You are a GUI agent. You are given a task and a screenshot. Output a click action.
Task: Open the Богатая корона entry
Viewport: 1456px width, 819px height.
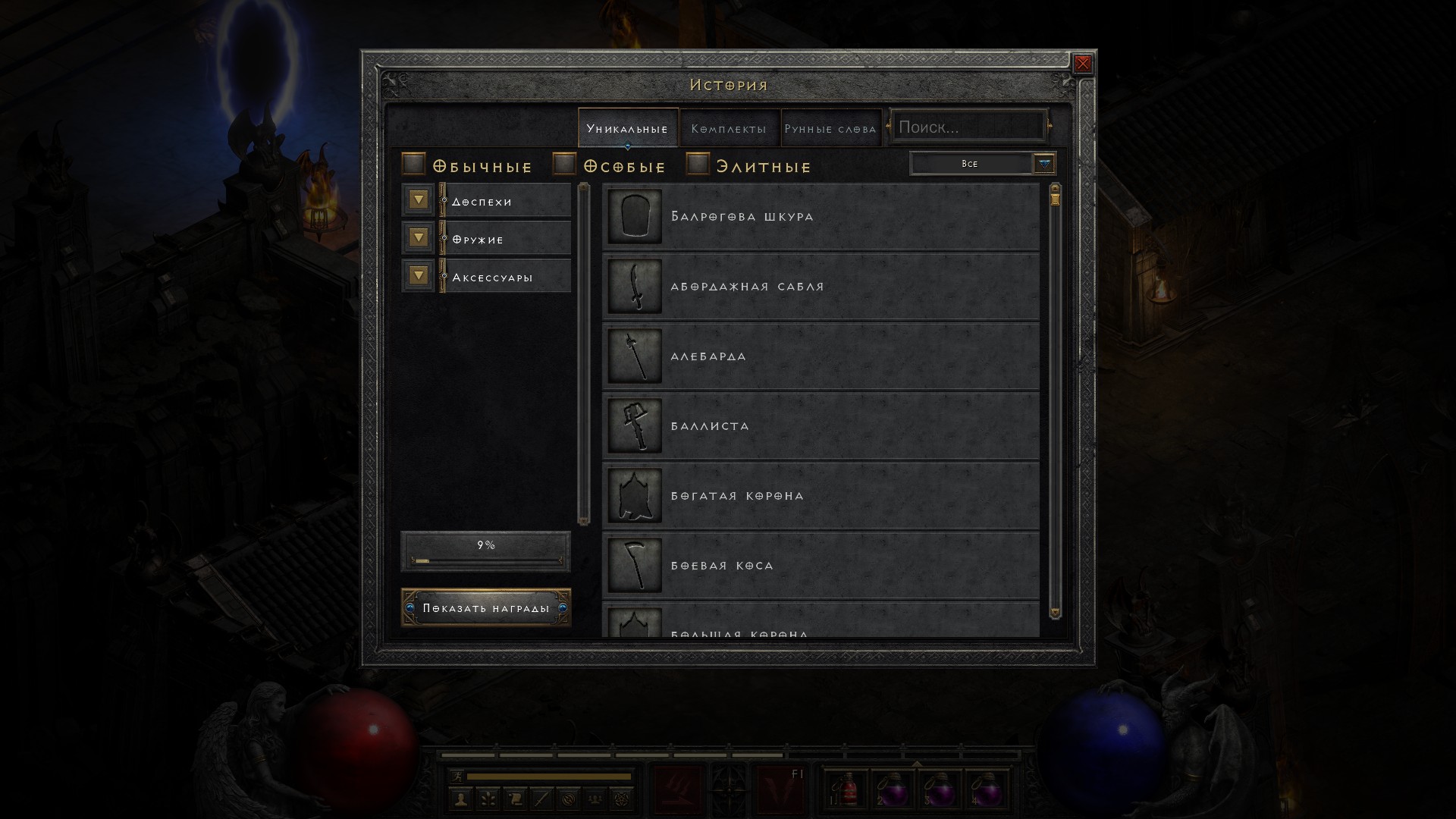coord(821,496)
